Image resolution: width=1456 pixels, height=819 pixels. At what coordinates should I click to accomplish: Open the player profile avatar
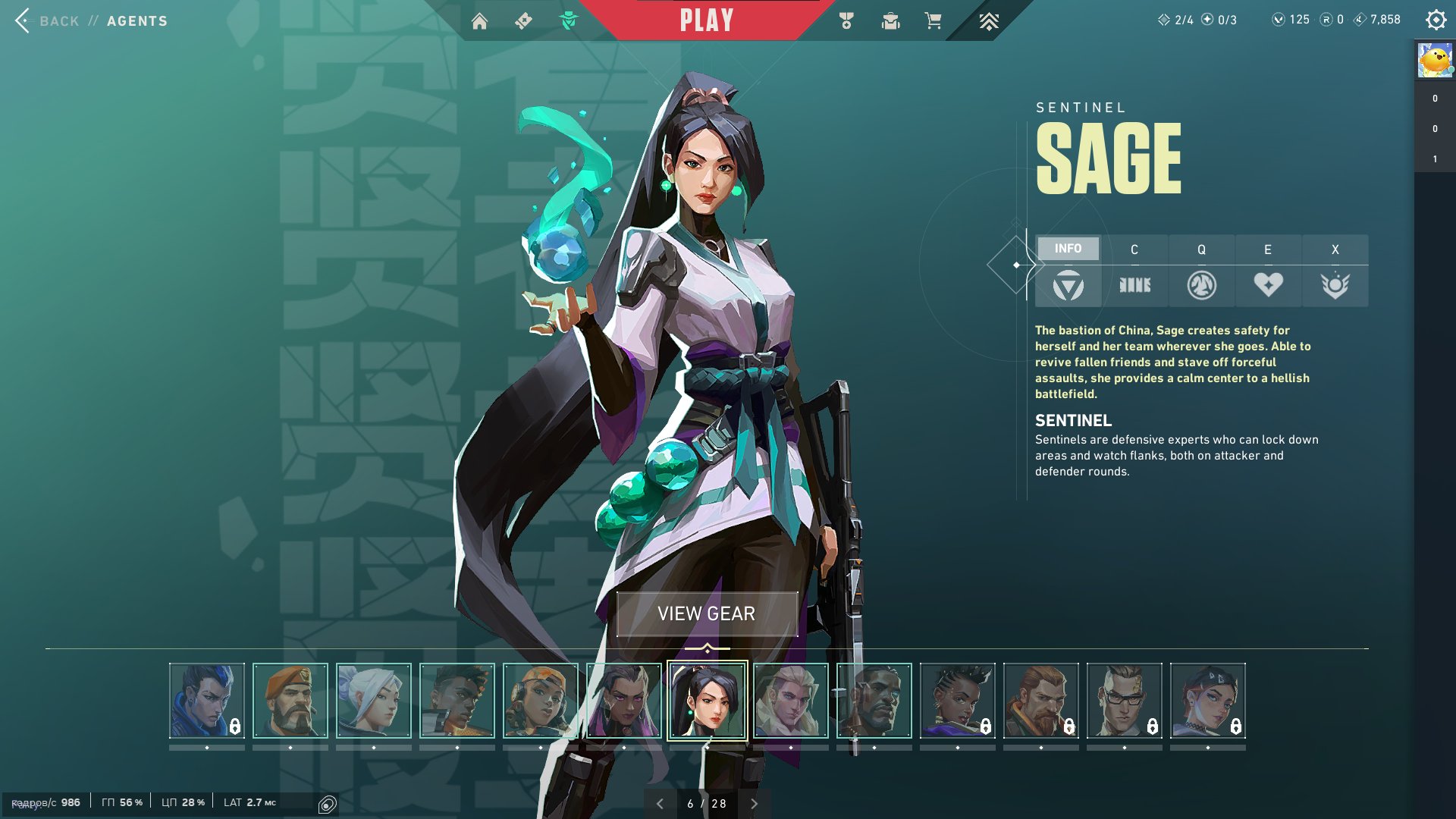point(1435,61)
